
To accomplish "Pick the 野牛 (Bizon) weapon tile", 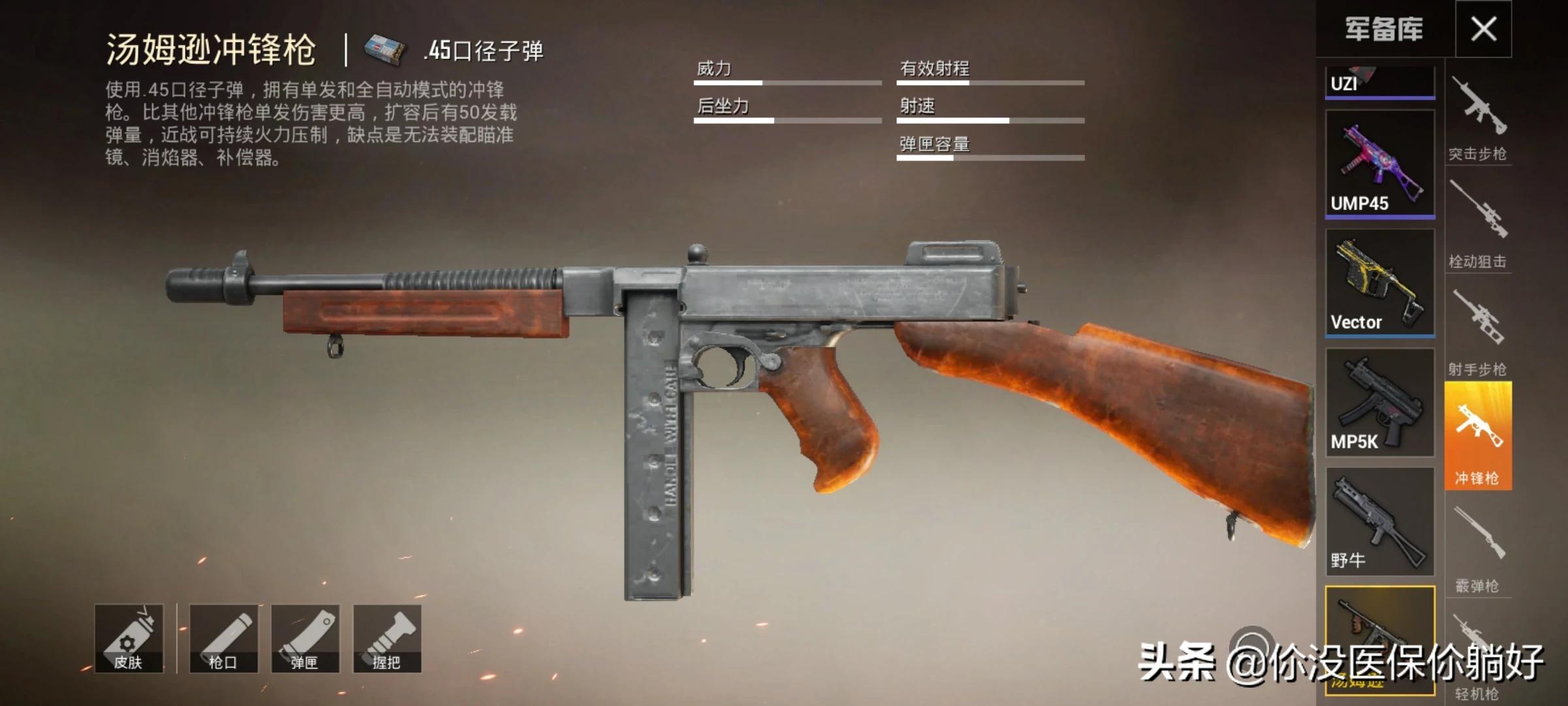I will 1379,521.
